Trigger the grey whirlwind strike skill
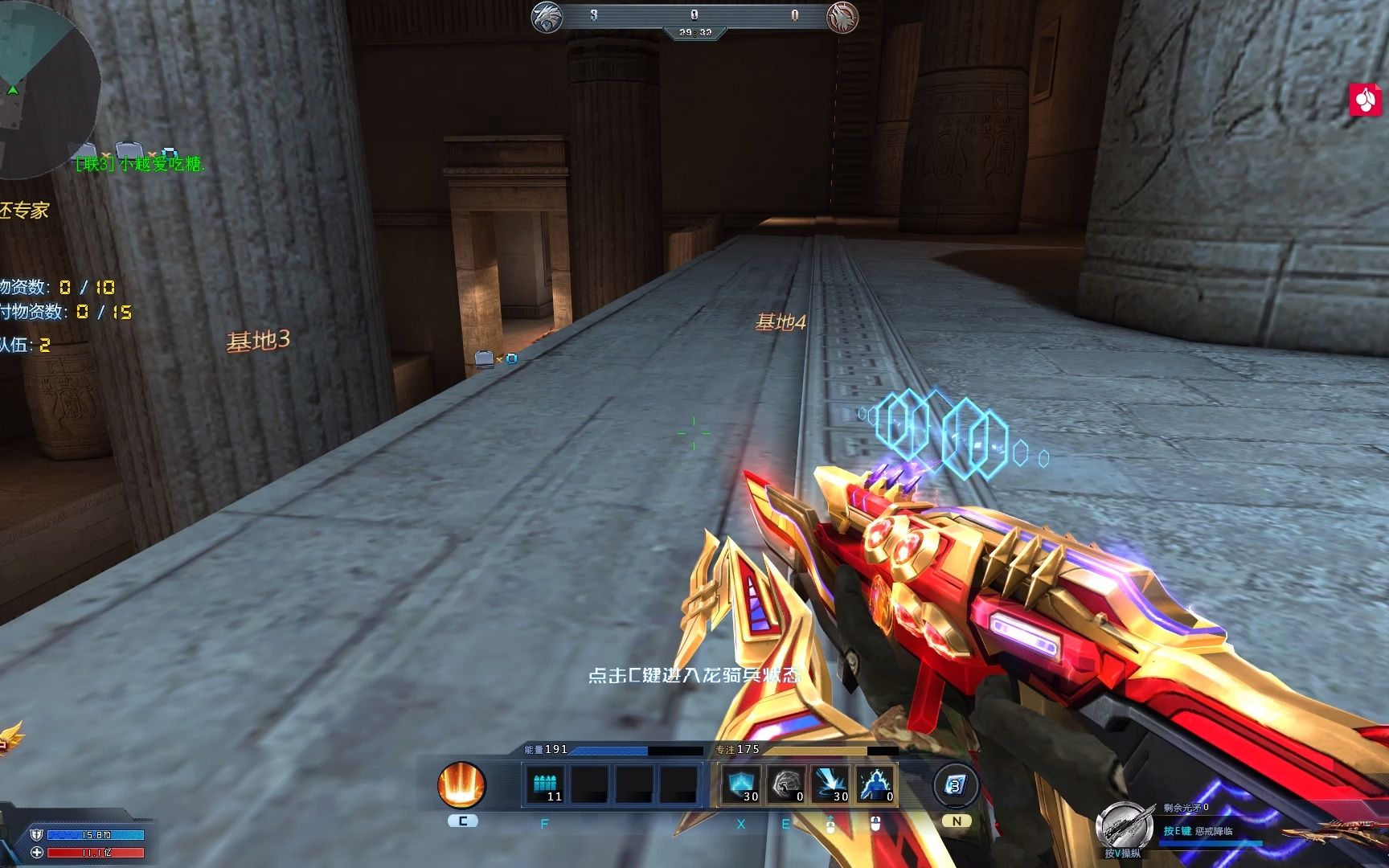The image size is (1389, 868). pos(785,784)
